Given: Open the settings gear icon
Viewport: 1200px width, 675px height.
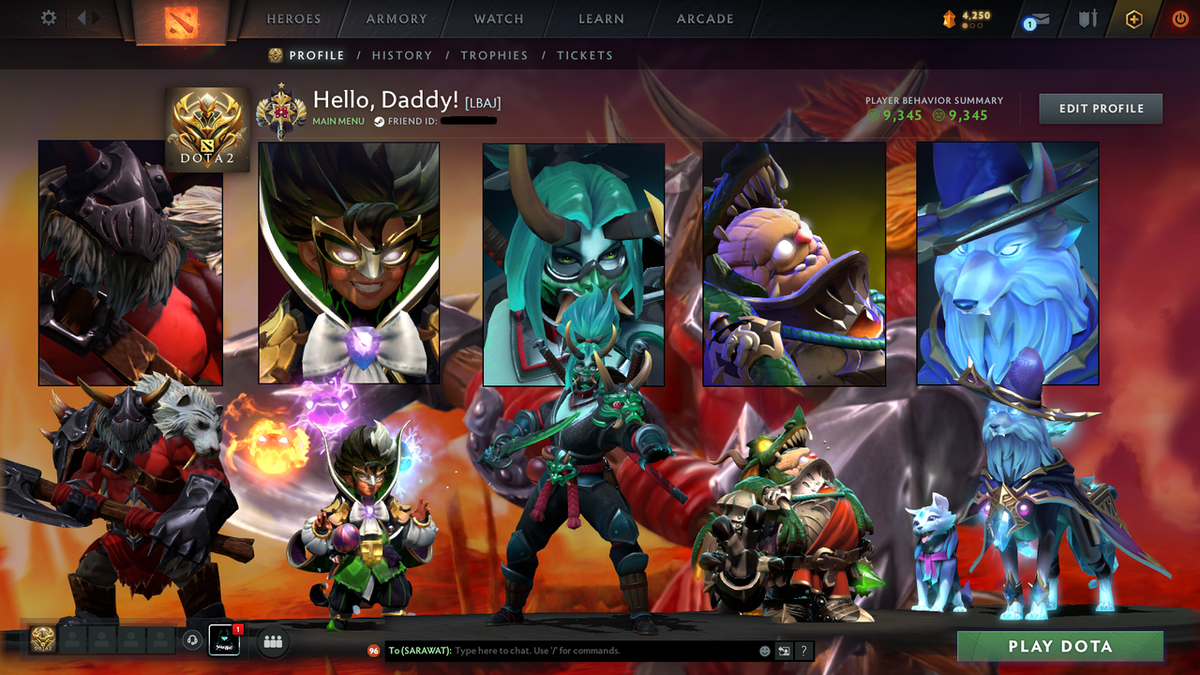Looking at the screenshot, I should coord(48,18).
